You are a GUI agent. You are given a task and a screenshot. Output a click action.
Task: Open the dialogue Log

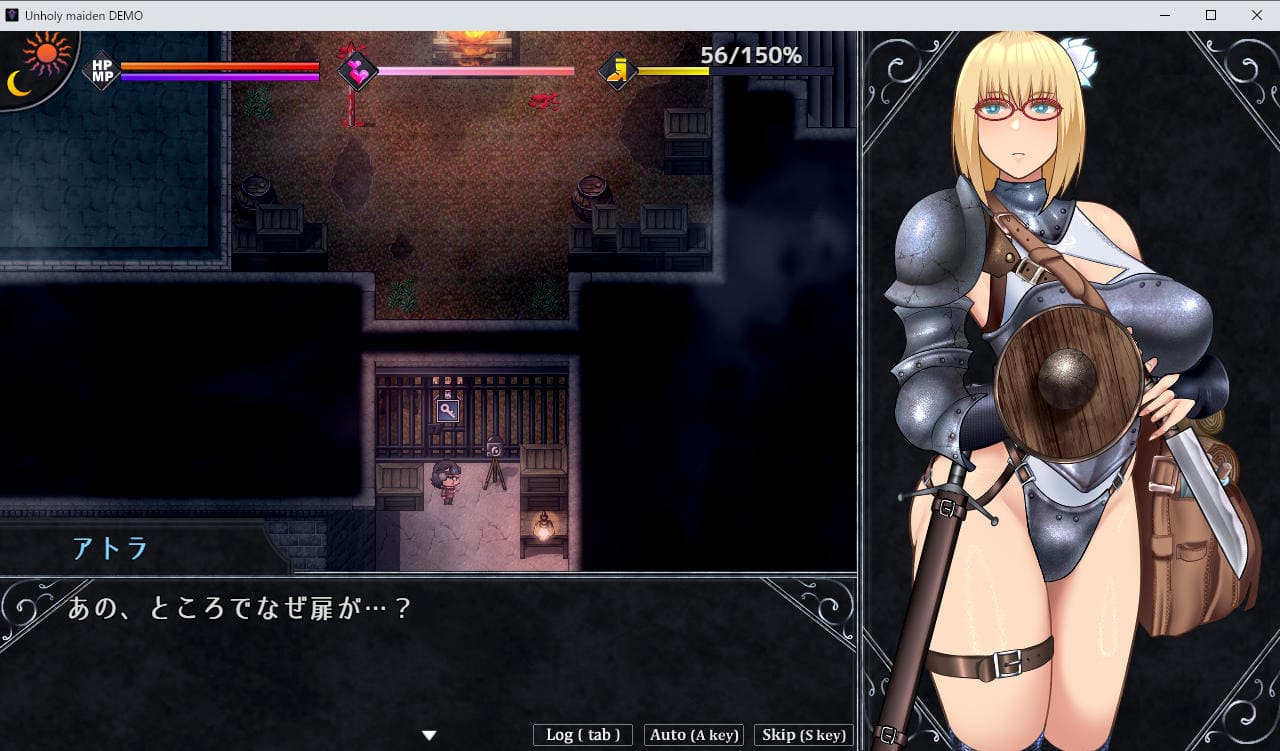point(583,735)
